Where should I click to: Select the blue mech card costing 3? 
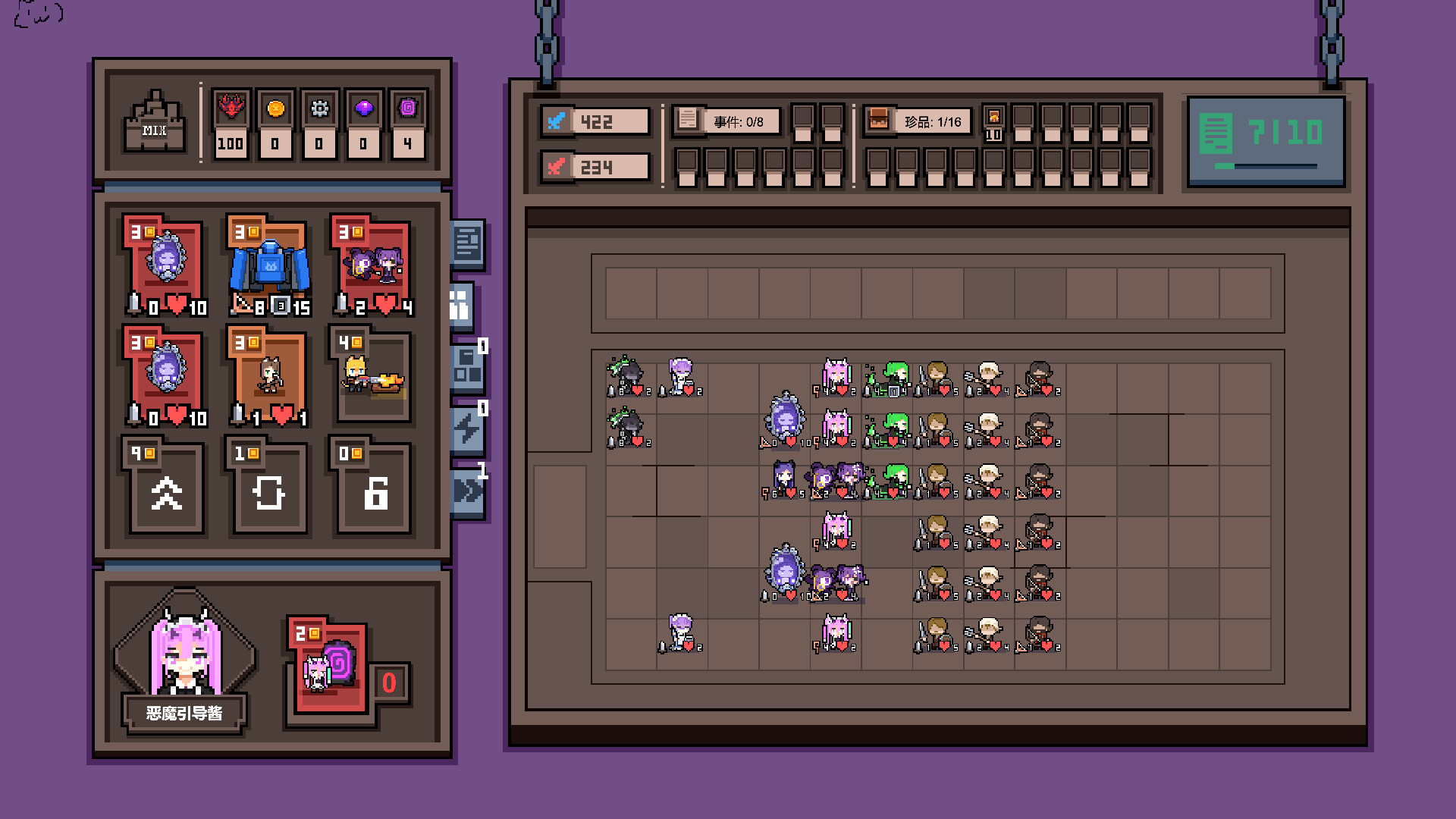coord(268,265)
